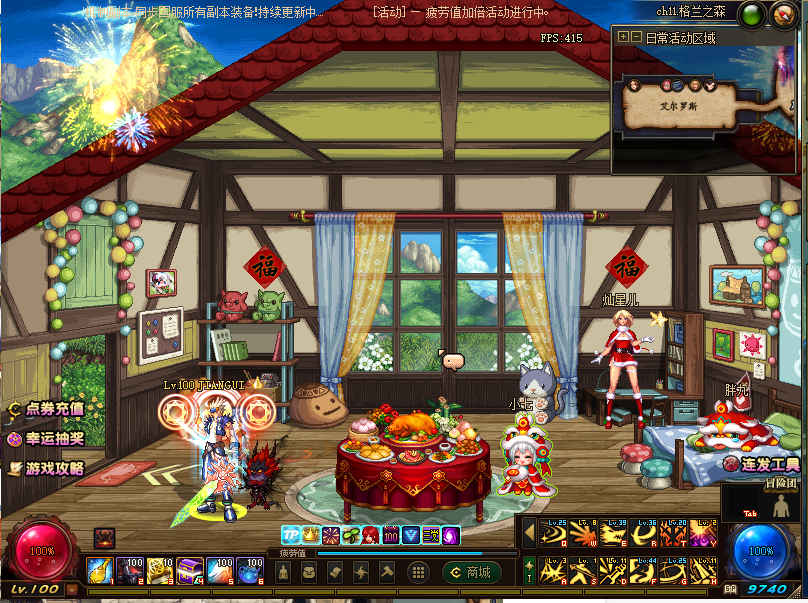Open the grid menu button beside the shop

419,573
